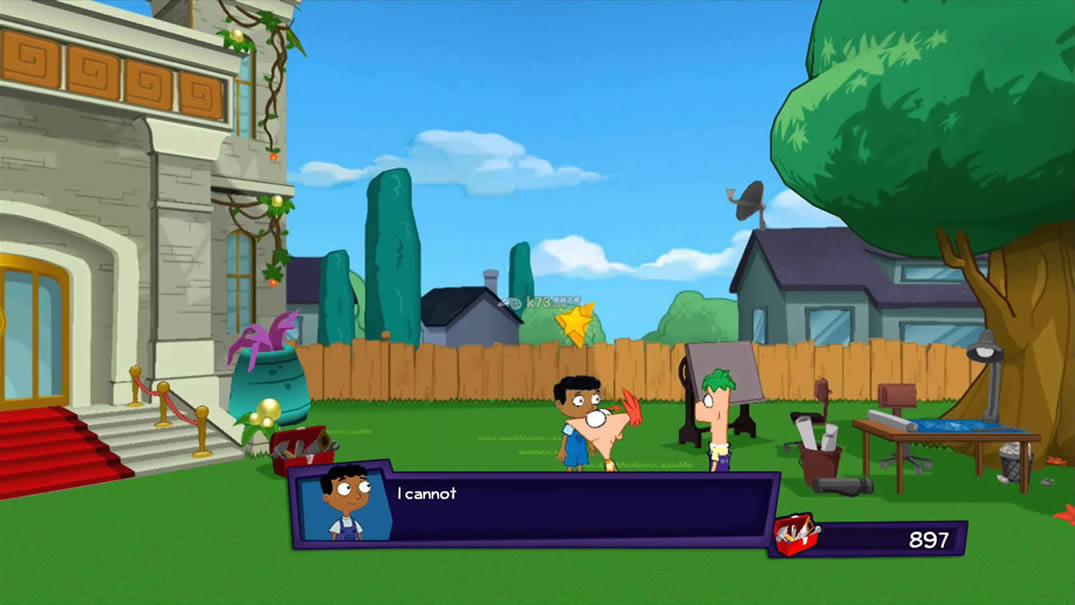The image size is (1075, 605).
Task: Advance the "I cannot" dialogue box
Action: pyautogui.click(x=580, y=508)
